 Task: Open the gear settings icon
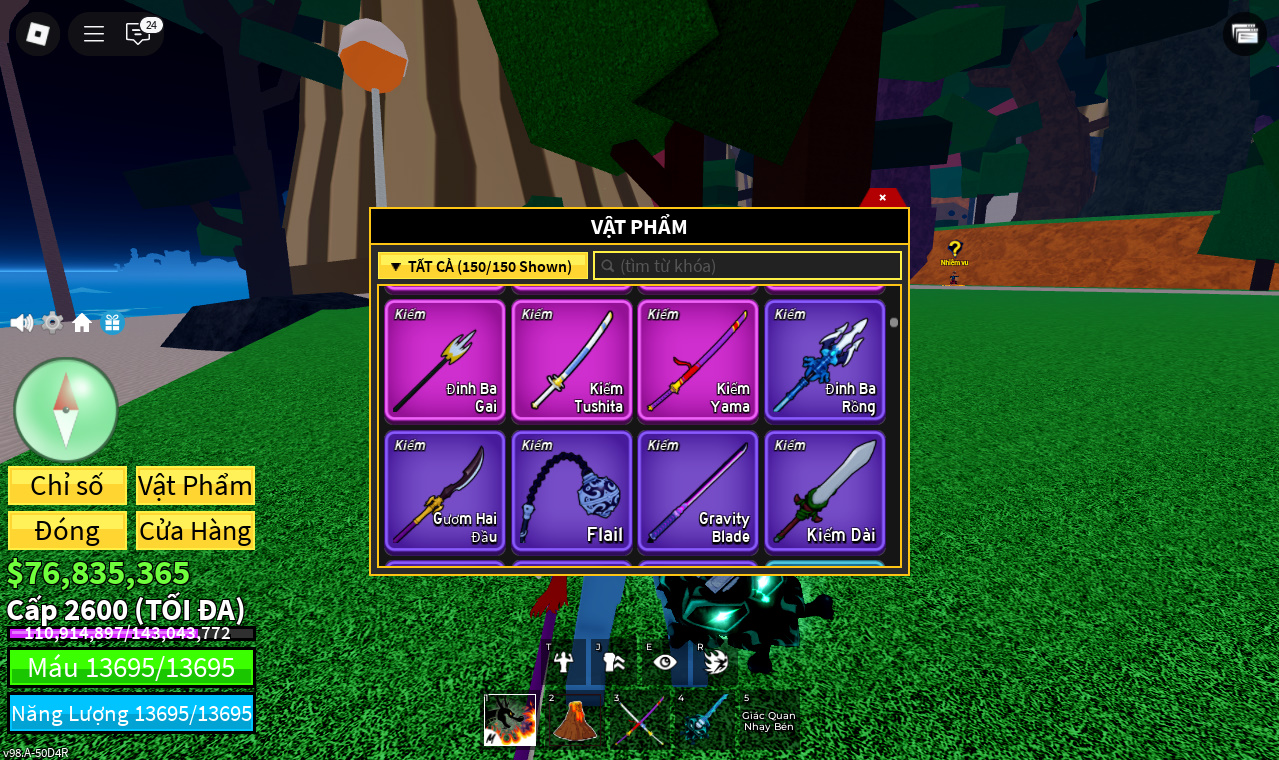(x=52, y=323)
